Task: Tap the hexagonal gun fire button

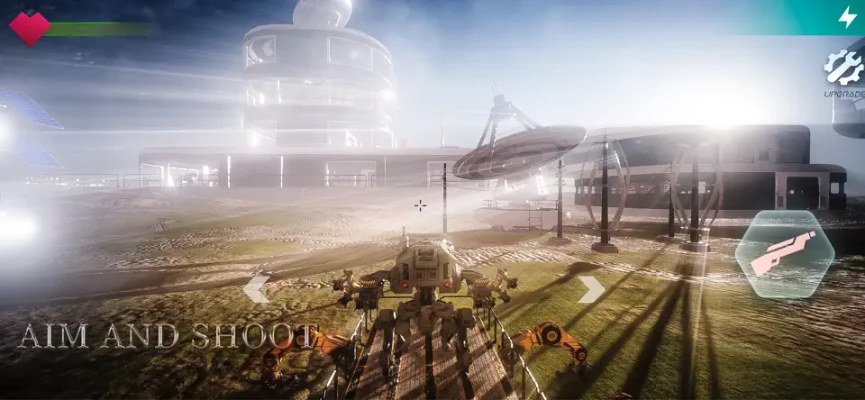Action: pos(784,255)
